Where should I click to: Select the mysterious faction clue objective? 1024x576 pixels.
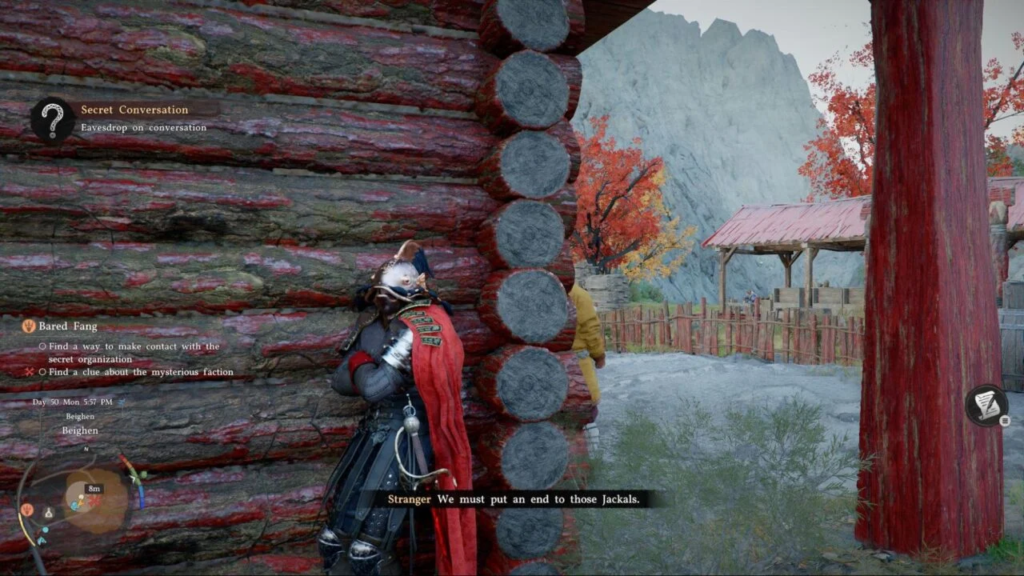point(136,372)
